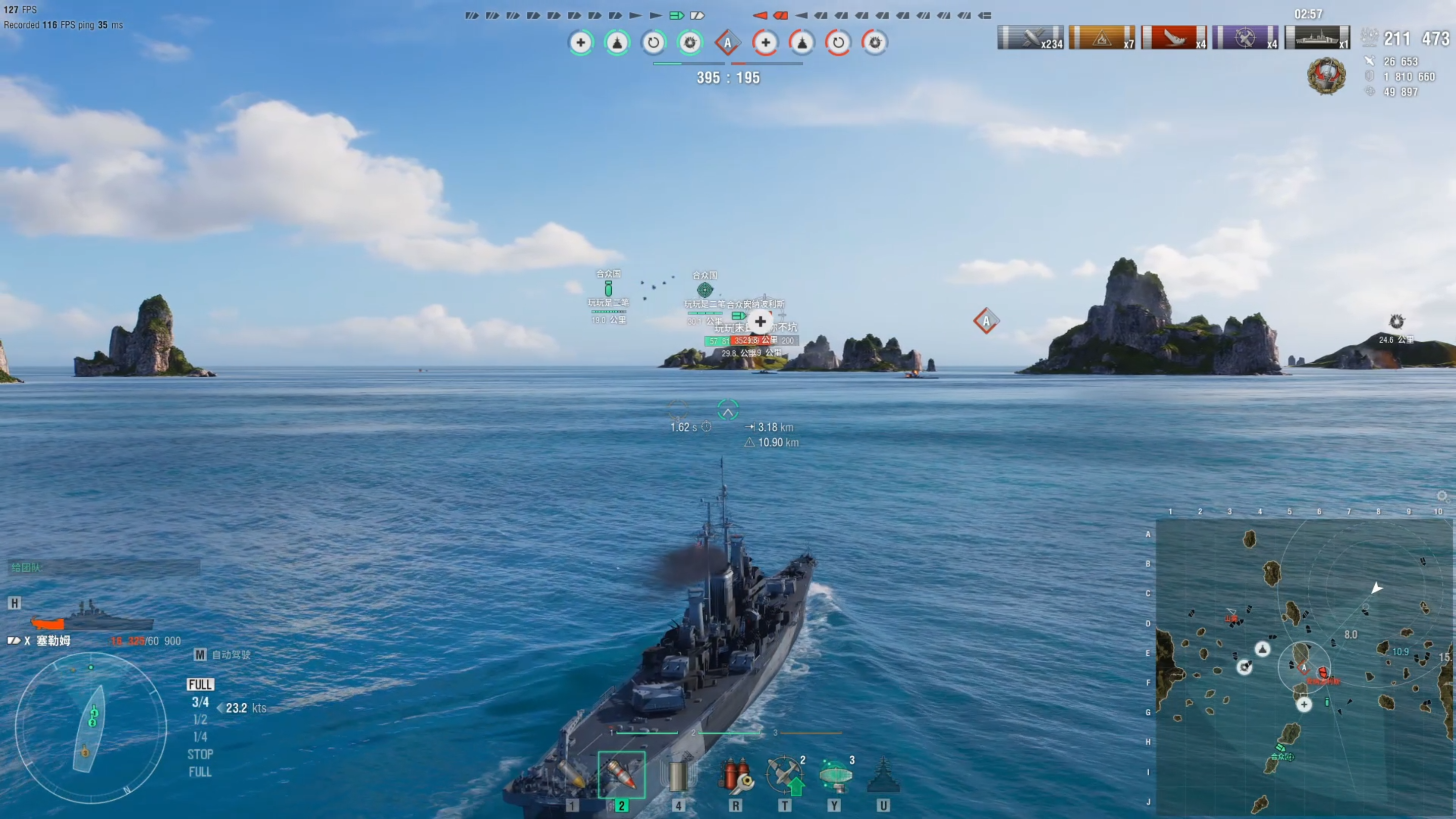
Task: Click the minimap settings gear icon
Action: (x=1442, y=496)
